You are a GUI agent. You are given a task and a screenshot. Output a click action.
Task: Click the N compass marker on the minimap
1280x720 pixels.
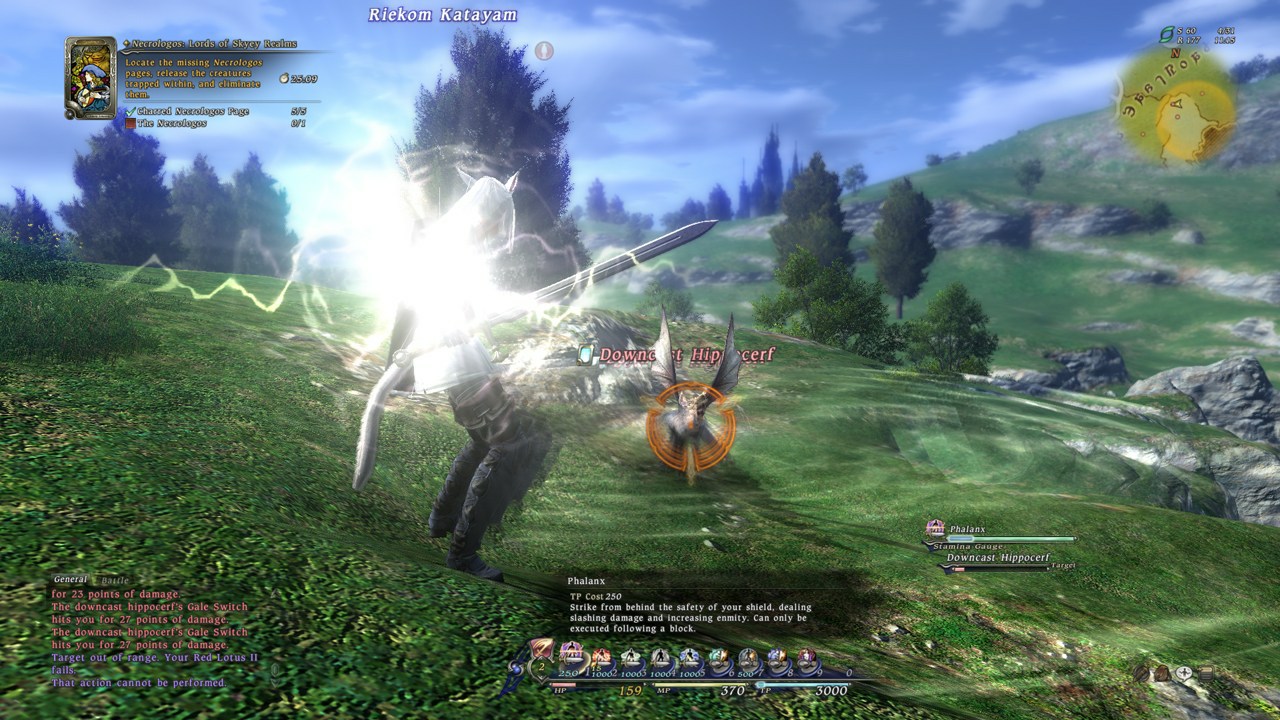pos(1175,53)
